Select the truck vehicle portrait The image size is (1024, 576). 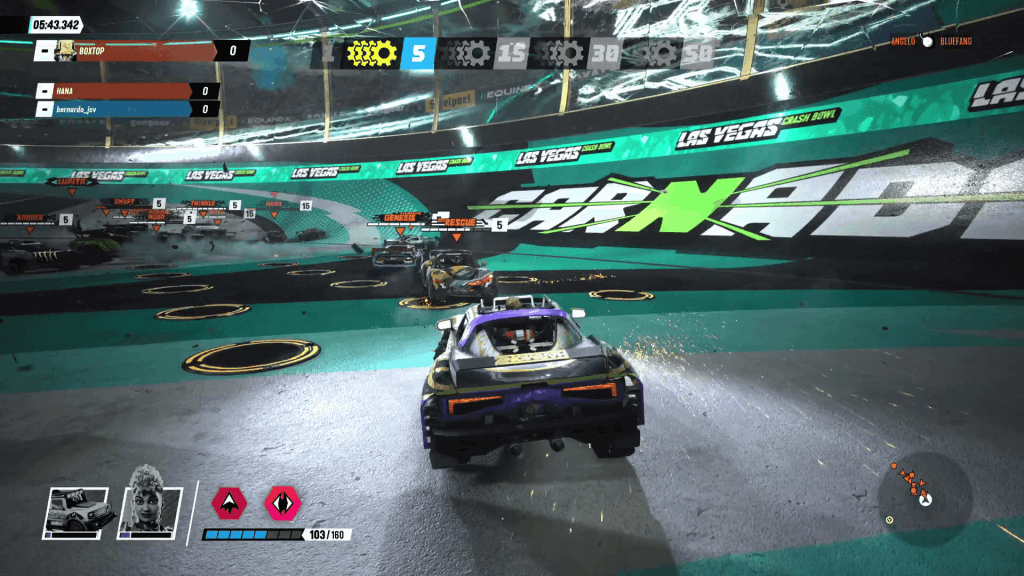[75, 511]
